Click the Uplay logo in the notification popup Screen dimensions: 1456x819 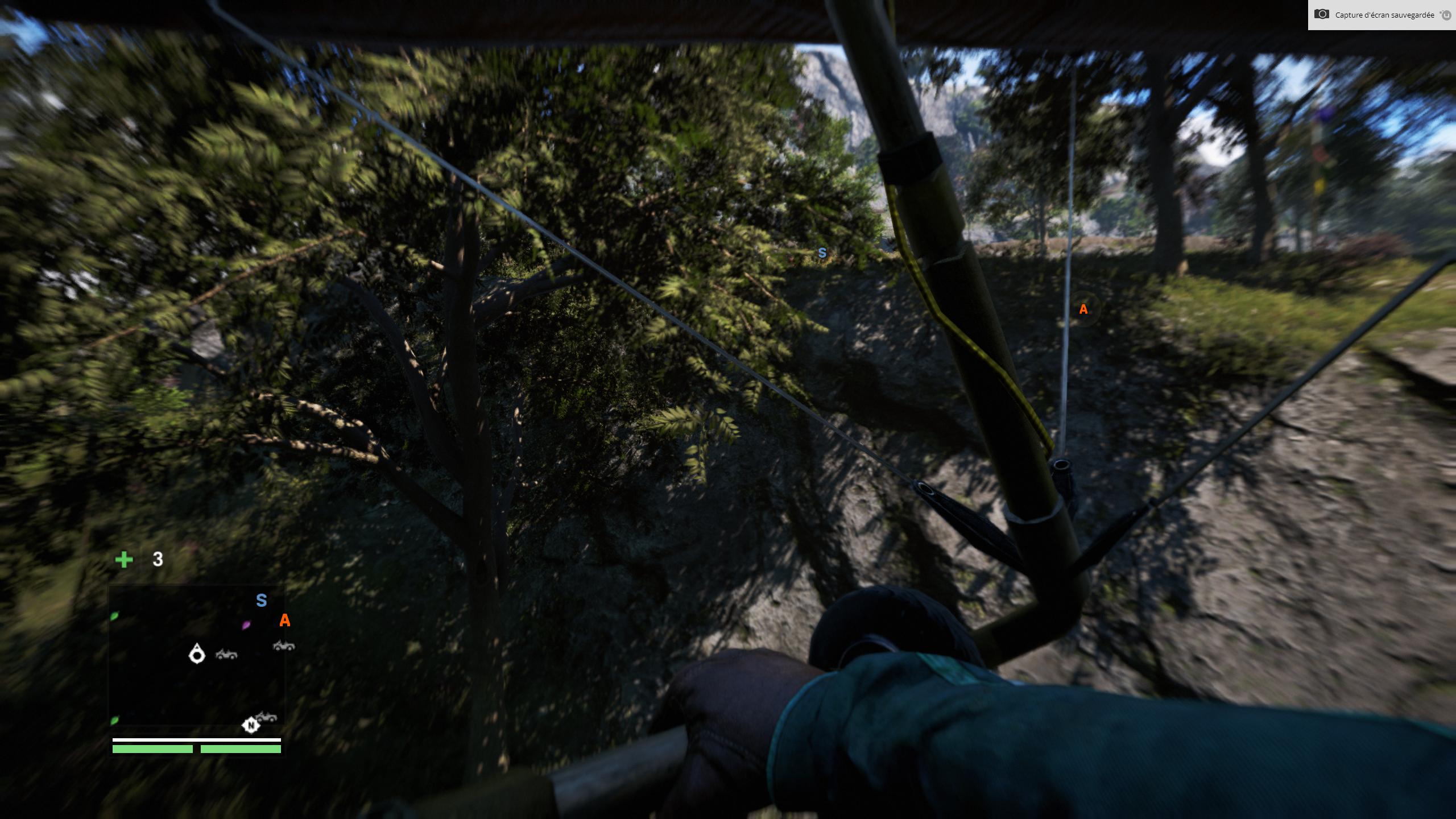pos(1446,16)
